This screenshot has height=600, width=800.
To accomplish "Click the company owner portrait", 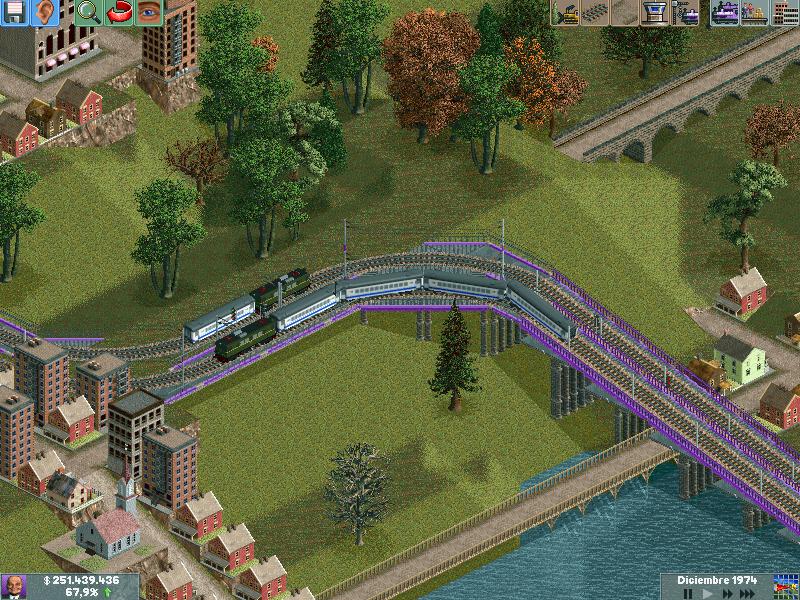I will [14, 586].
